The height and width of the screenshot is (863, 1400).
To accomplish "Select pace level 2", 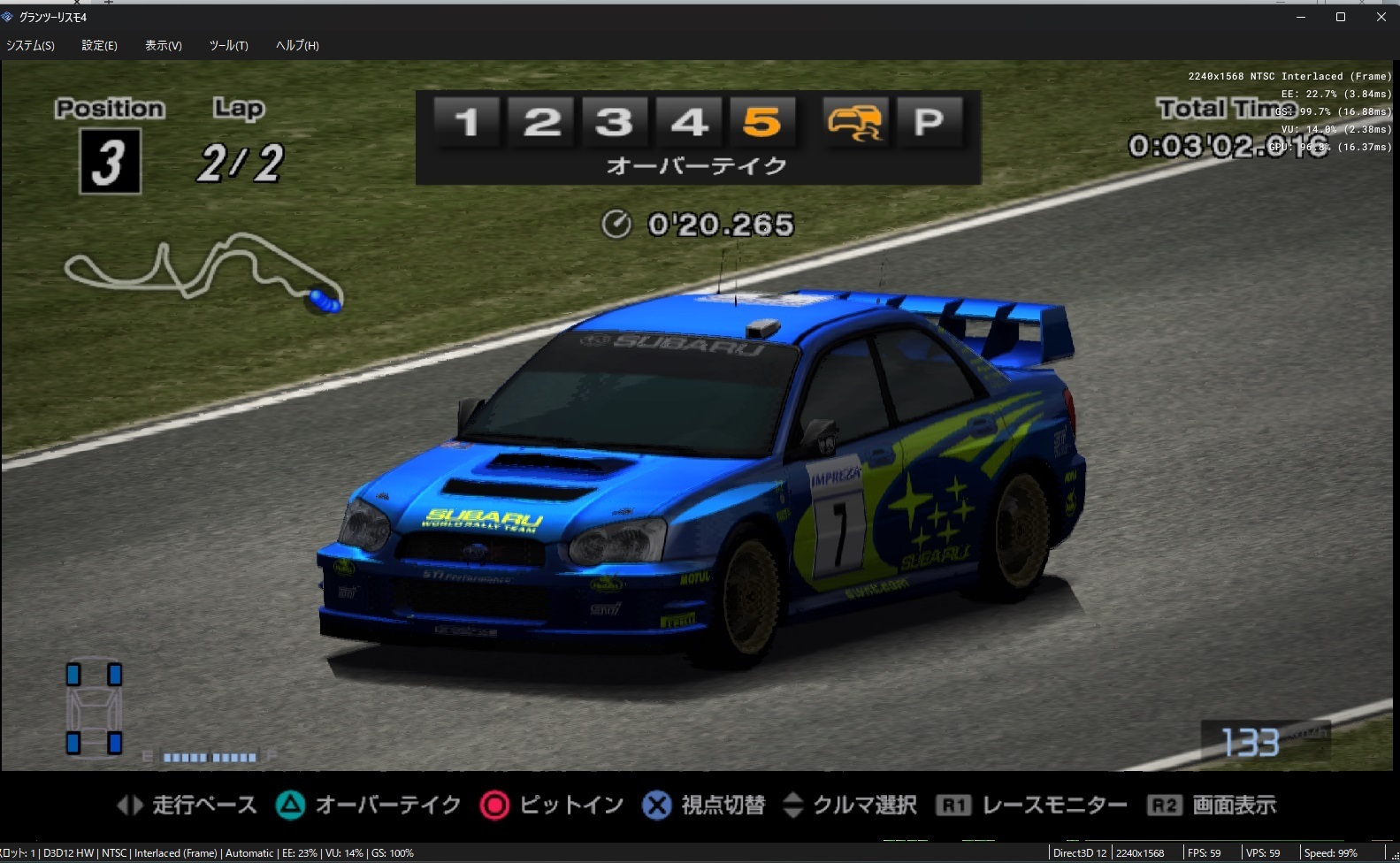I will [x=541, y=121].
